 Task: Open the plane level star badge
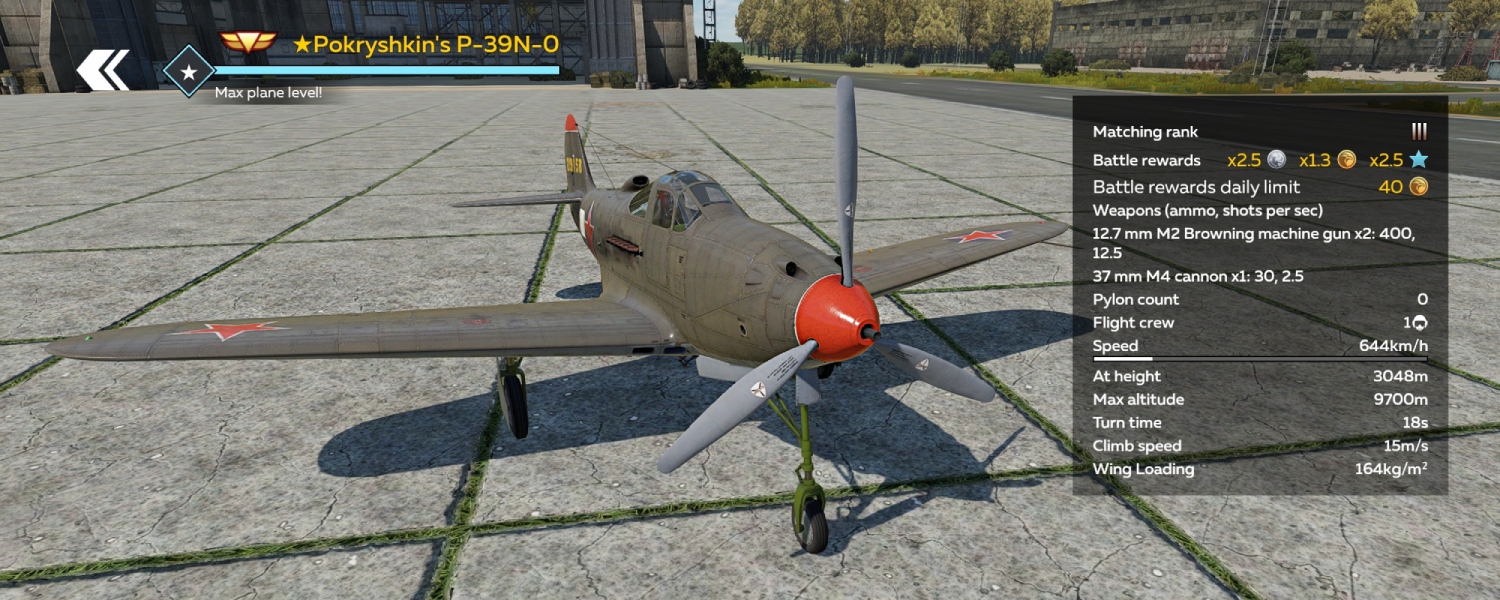click(x=188, y=71)
